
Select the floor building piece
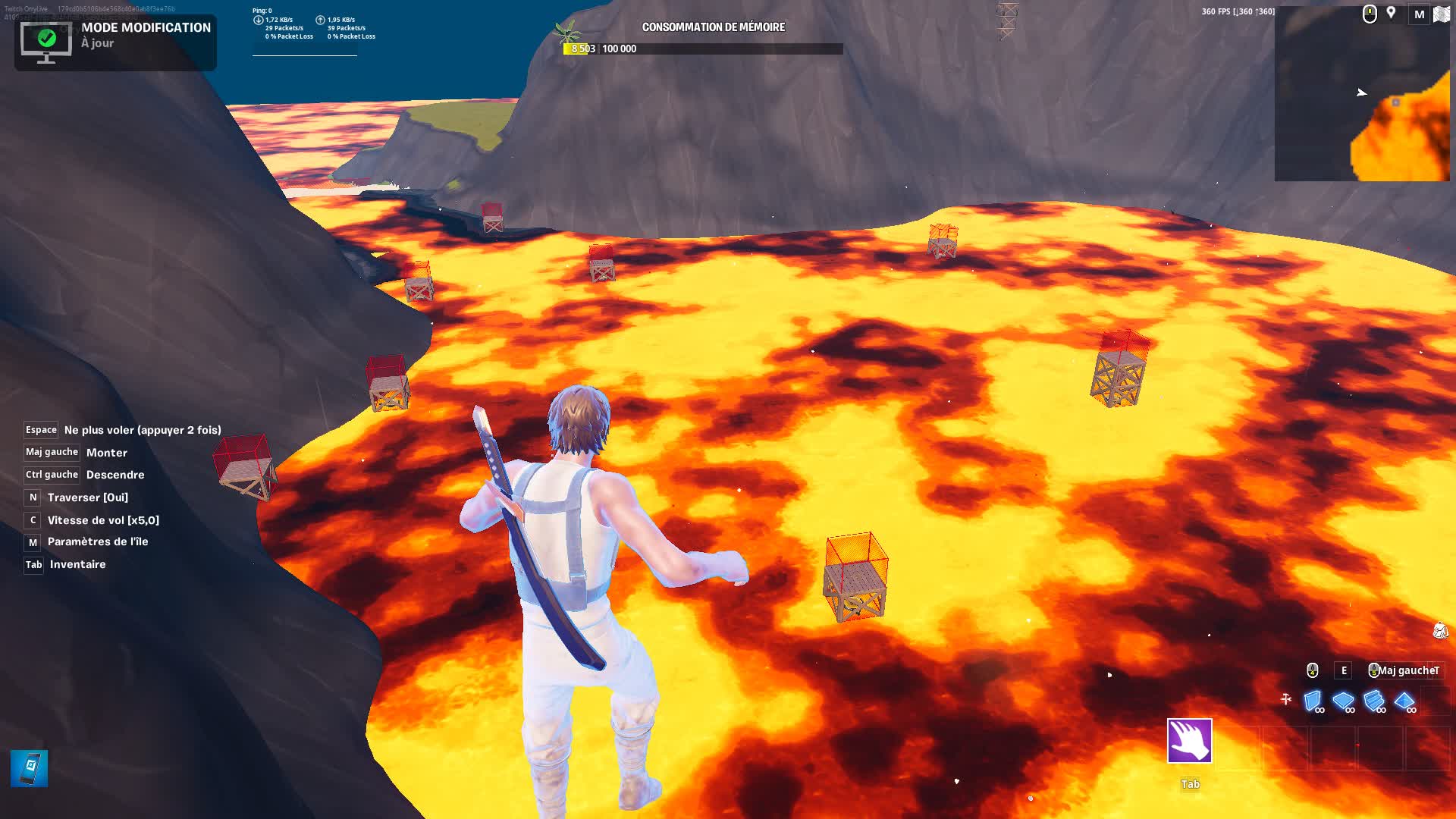point(1342,699)
